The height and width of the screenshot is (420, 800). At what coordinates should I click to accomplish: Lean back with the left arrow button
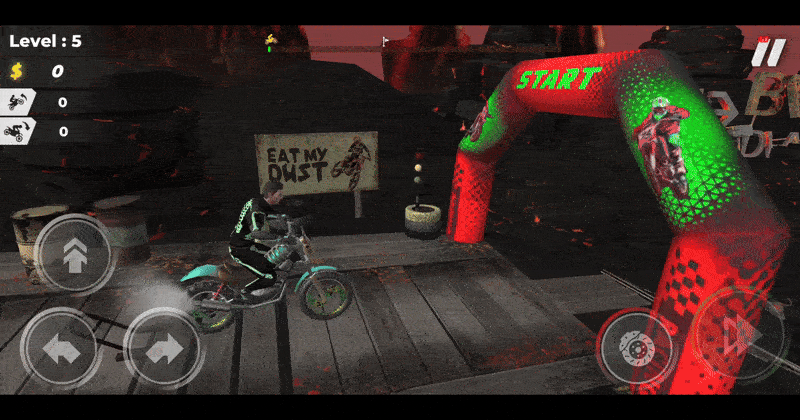pyautogui.click(x=60, y=349)
